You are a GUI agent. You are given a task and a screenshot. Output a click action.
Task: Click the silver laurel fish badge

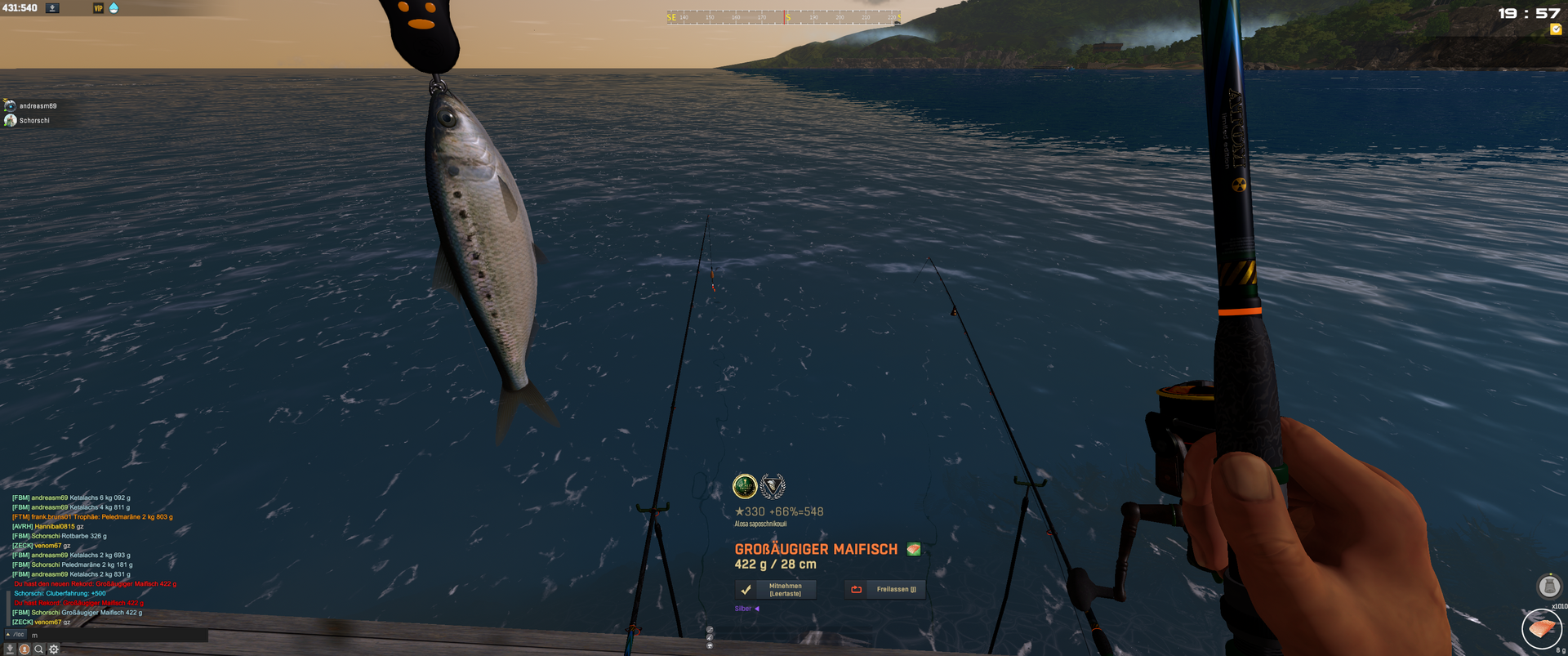tap(773, 487)
